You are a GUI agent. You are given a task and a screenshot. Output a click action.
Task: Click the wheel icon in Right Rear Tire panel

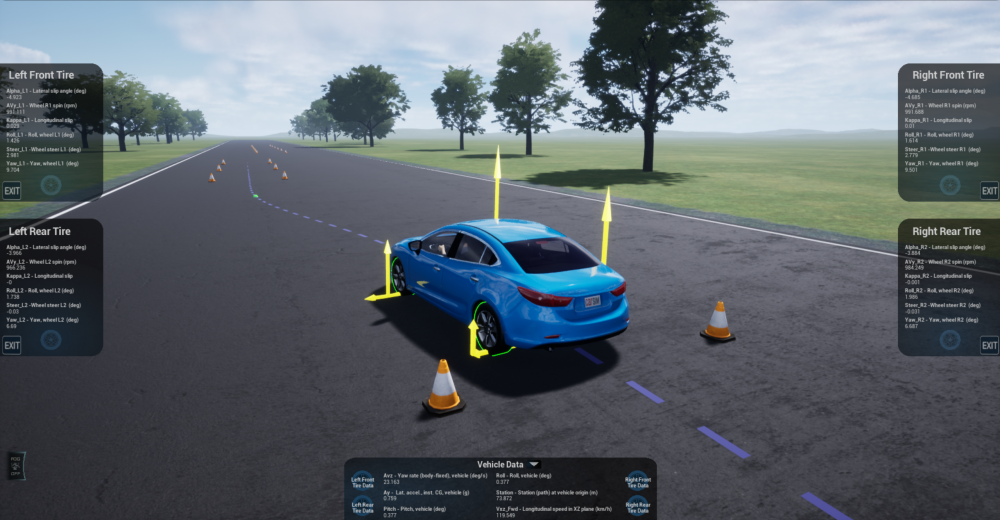coord(950,340)
